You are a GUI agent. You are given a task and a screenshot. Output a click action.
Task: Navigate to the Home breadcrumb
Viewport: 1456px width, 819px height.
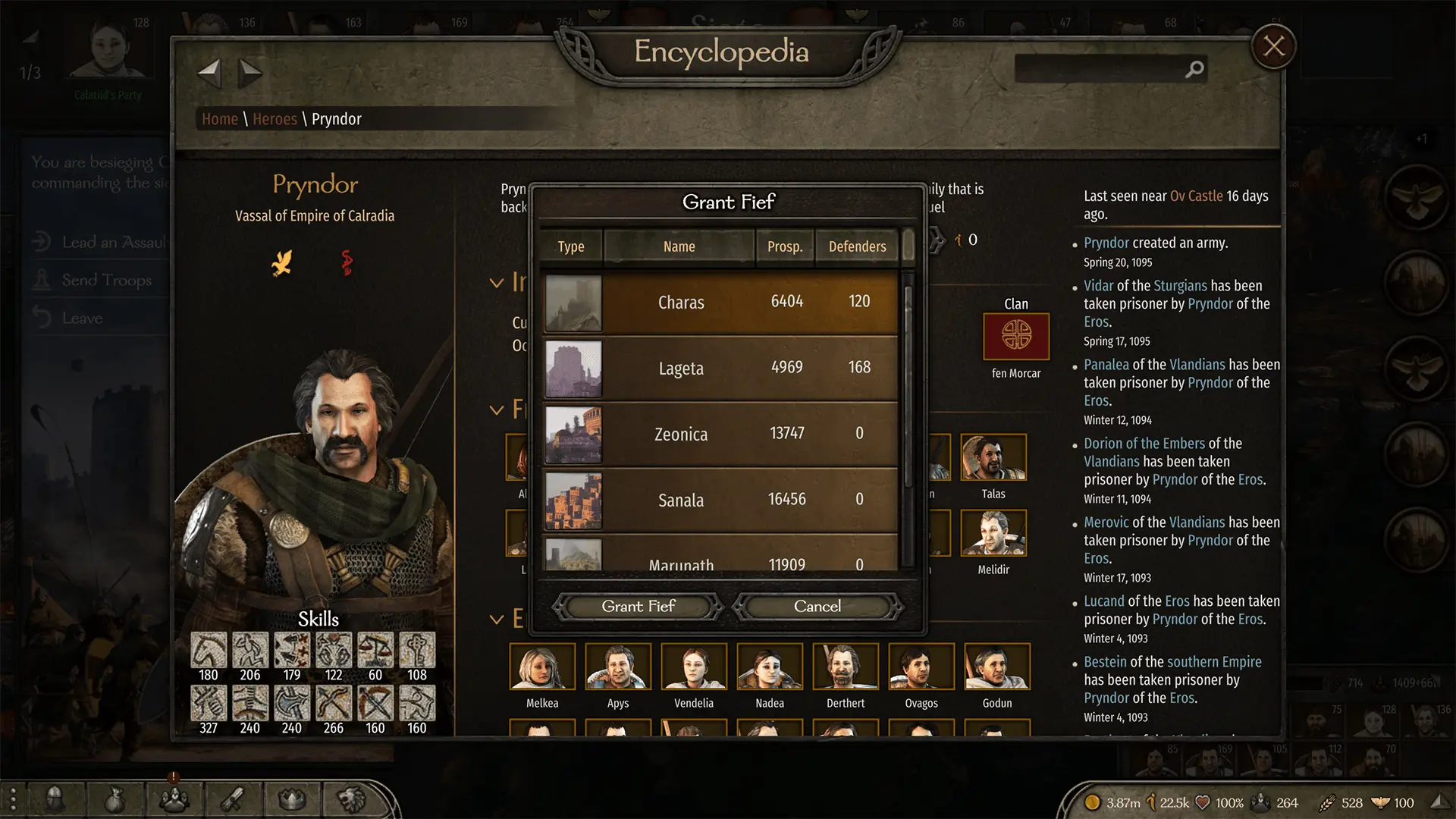point(220,119)
